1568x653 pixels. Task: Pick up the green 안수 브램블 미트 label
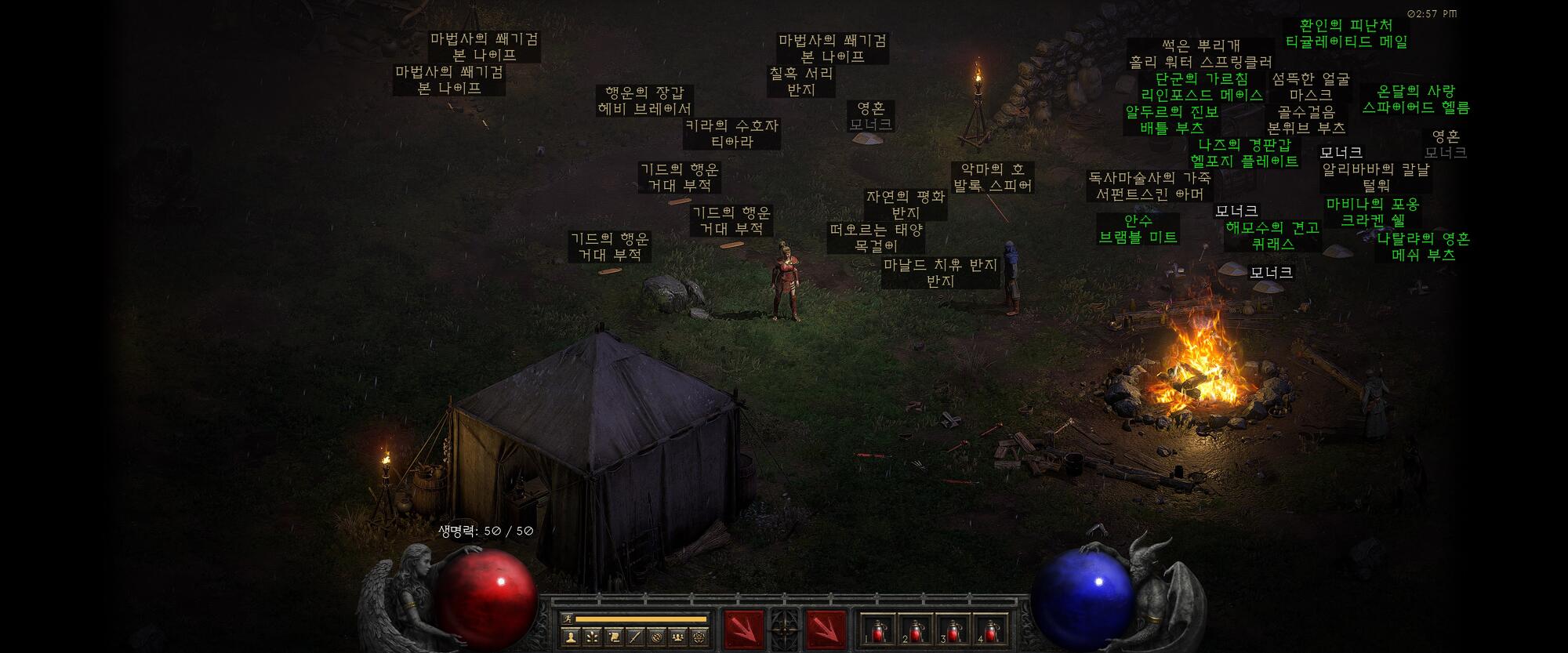[x=1138, y=229]
